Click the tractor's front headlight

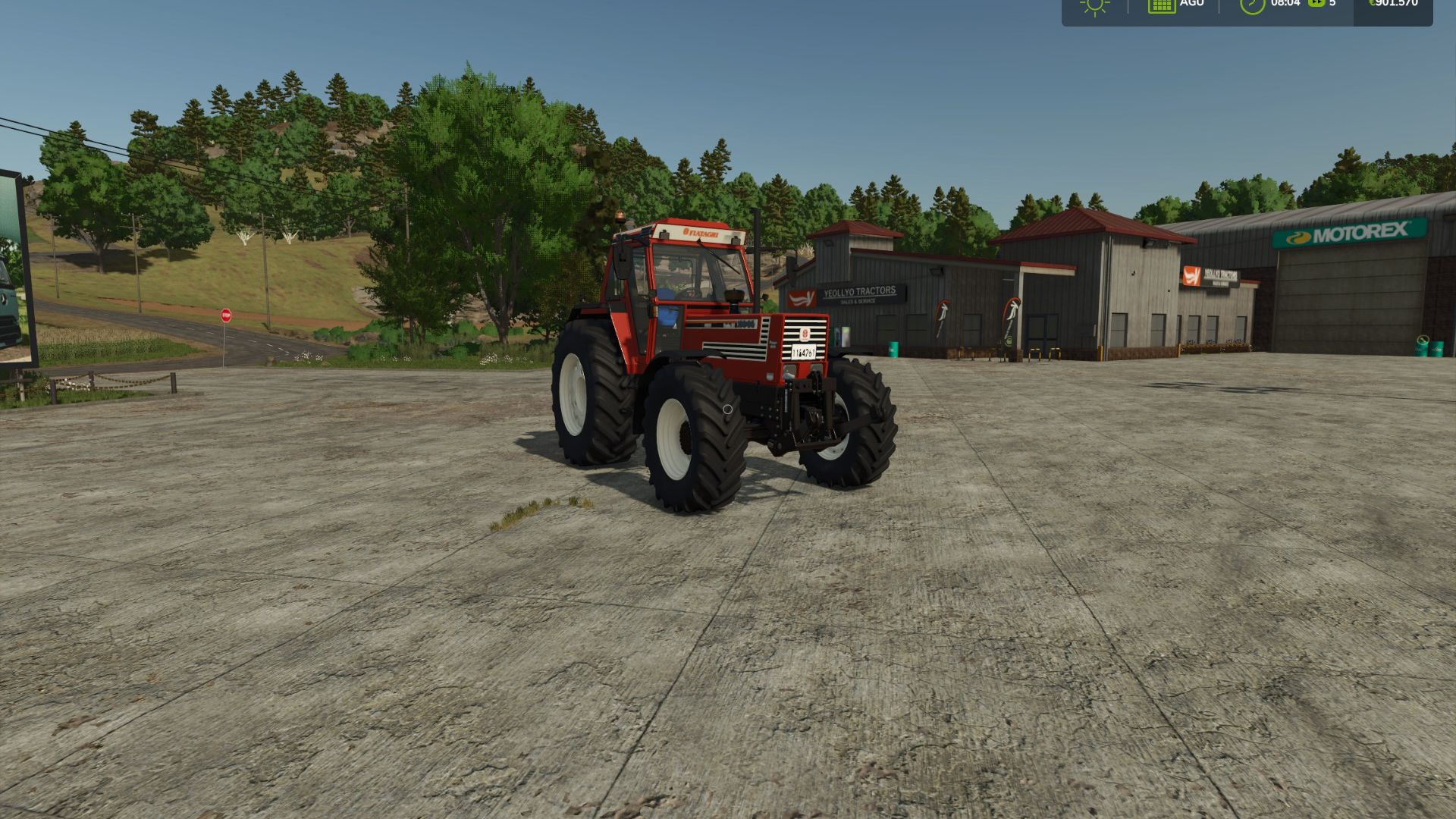(789, 369)
